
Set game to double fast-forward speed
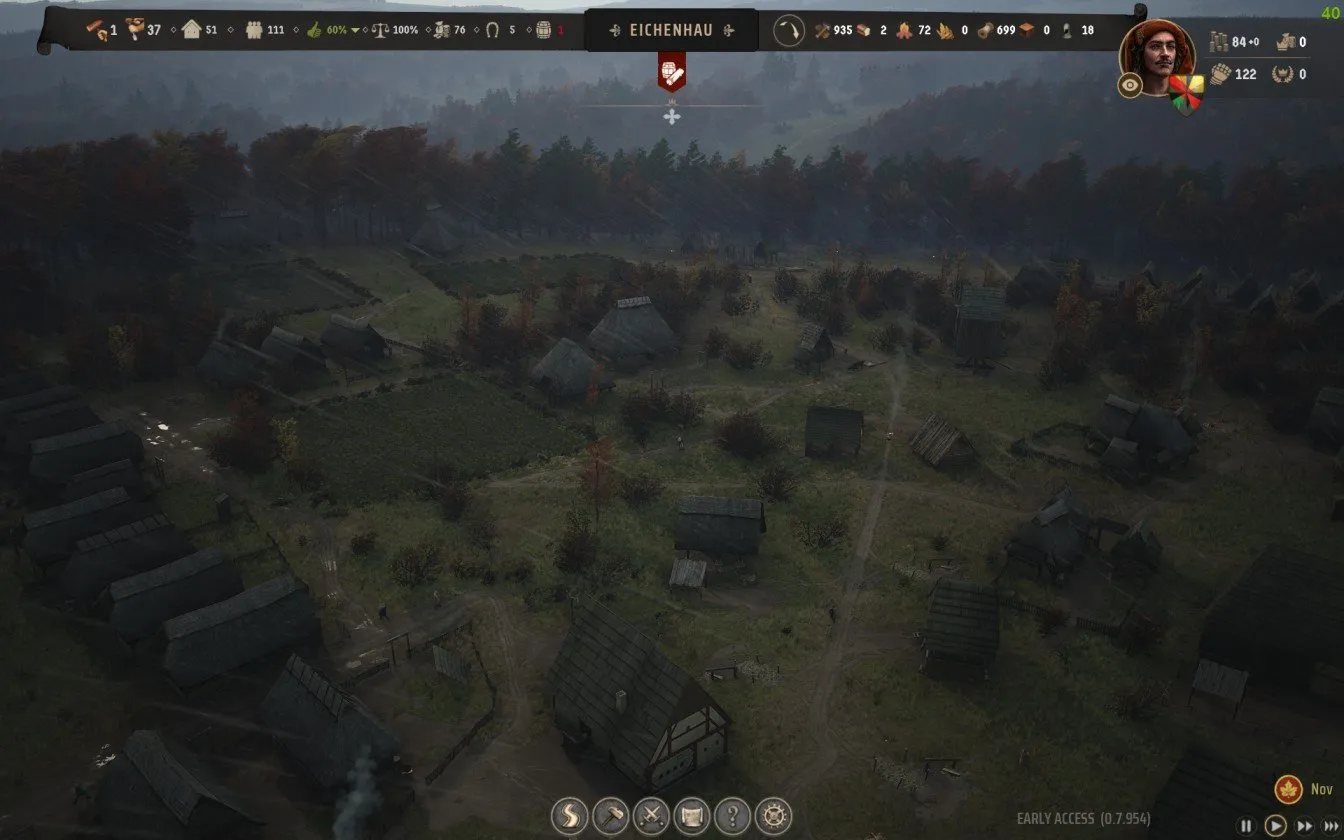point(1304,826)
